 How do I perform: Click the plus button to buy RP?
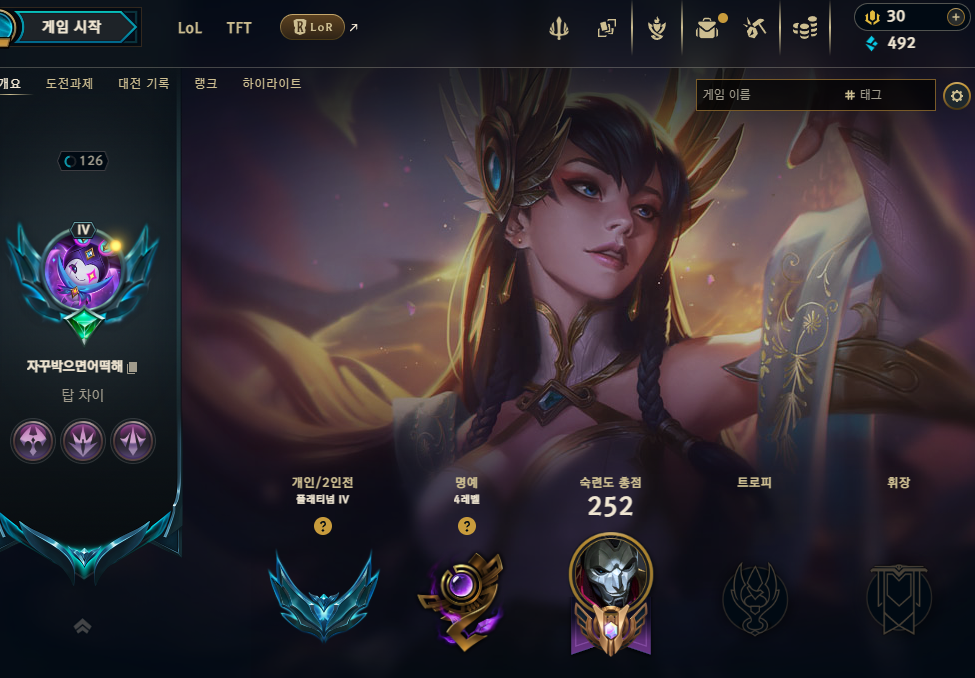click(x=955, y=16)
